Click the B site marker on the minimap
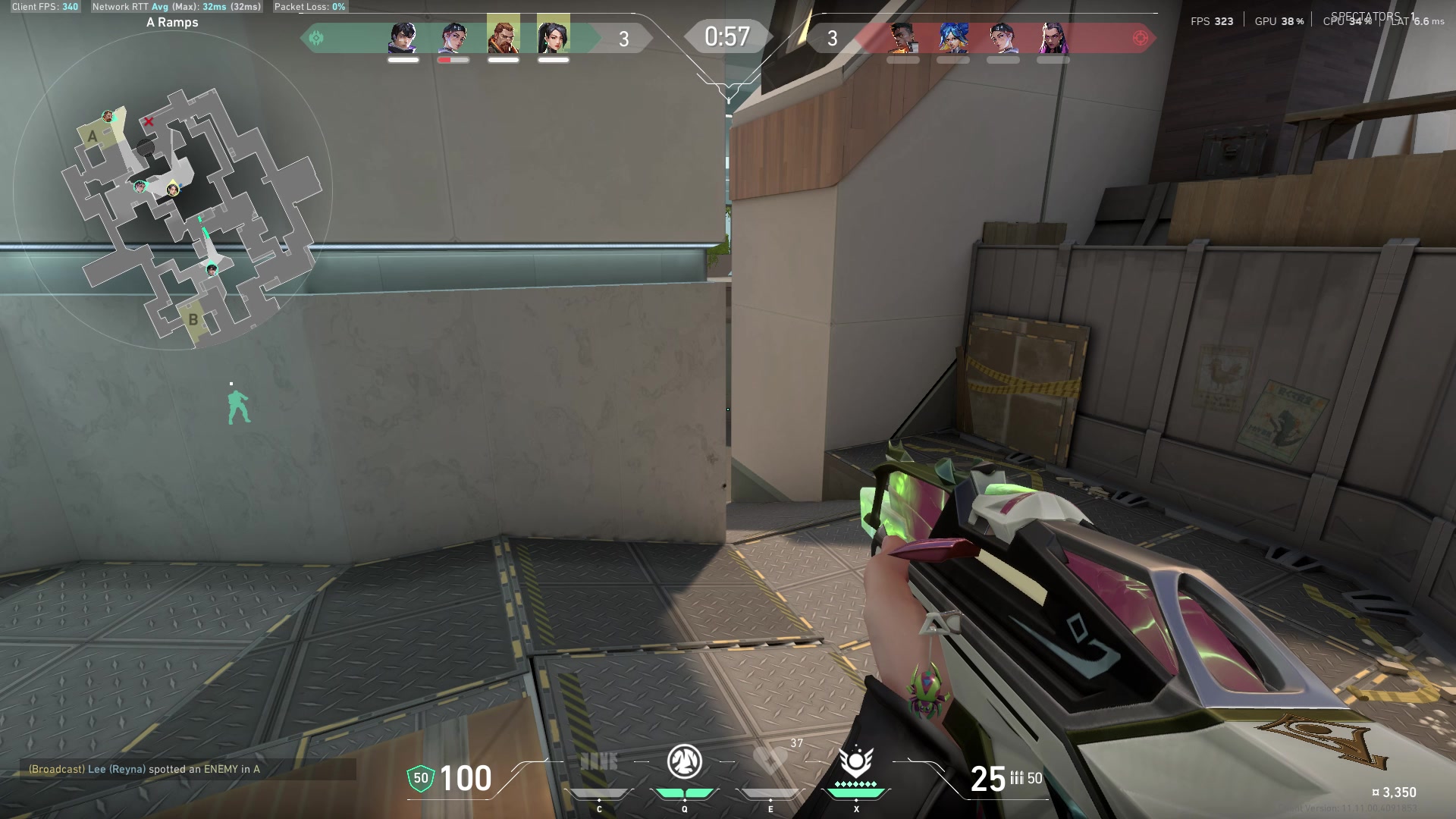1456x819 pixels. pyautogui.click(x=193, y=319)
